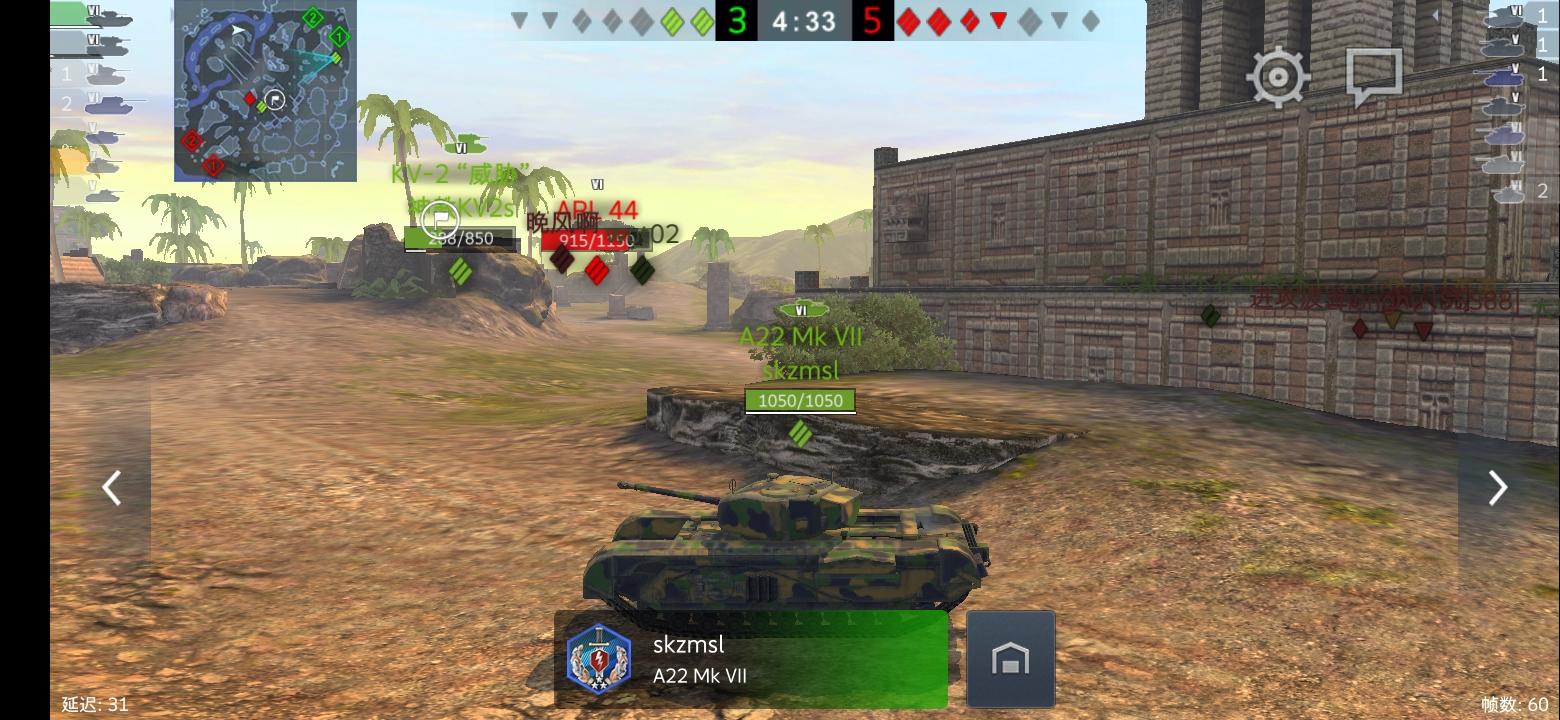Select skzmsl's clan emblem badge
Viewport: 1560px width, 720px height.
598,655
